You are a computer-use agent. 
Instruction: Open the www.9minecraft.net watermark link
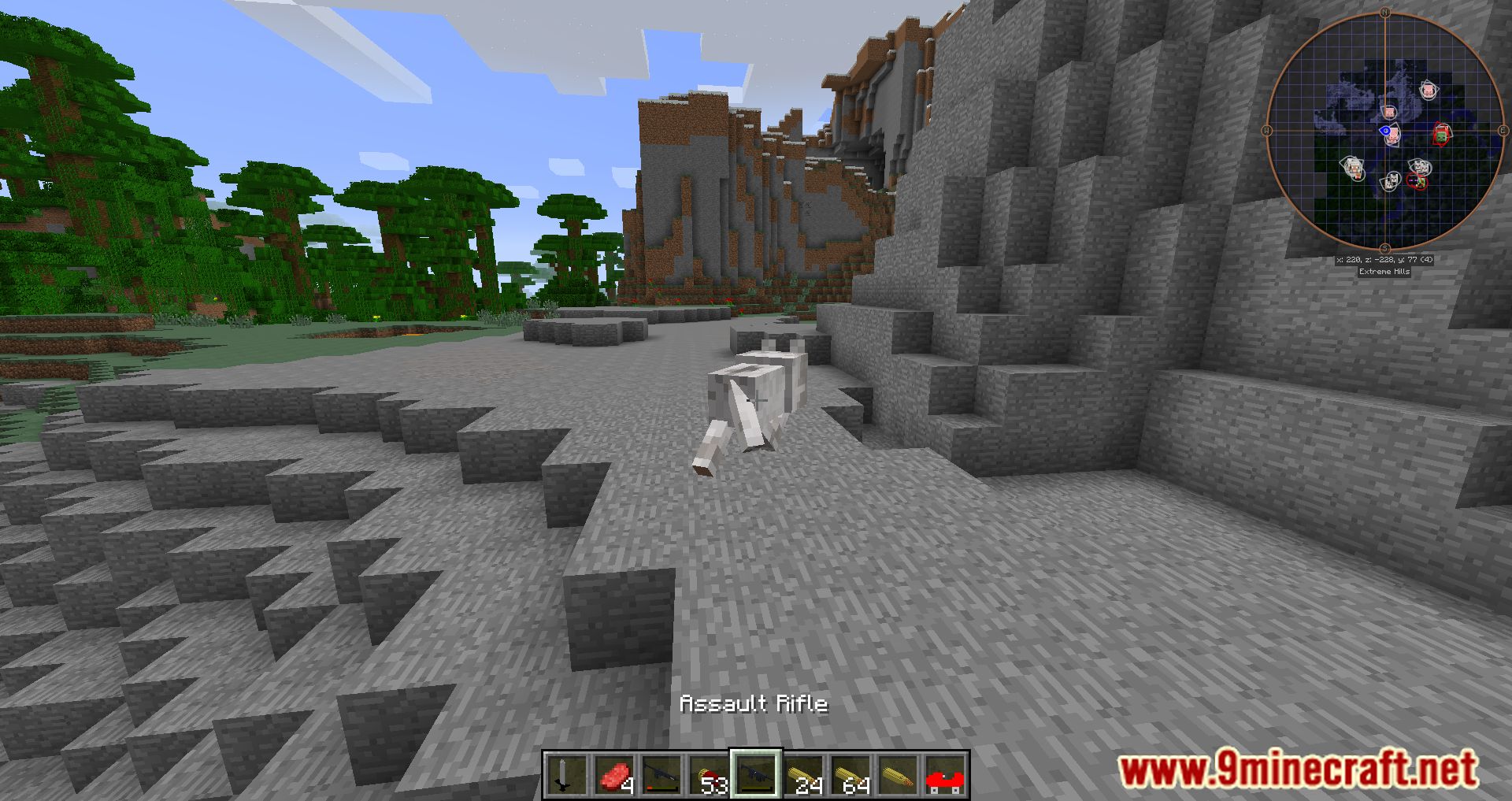pyautogui.click(x=1297, y=769)
